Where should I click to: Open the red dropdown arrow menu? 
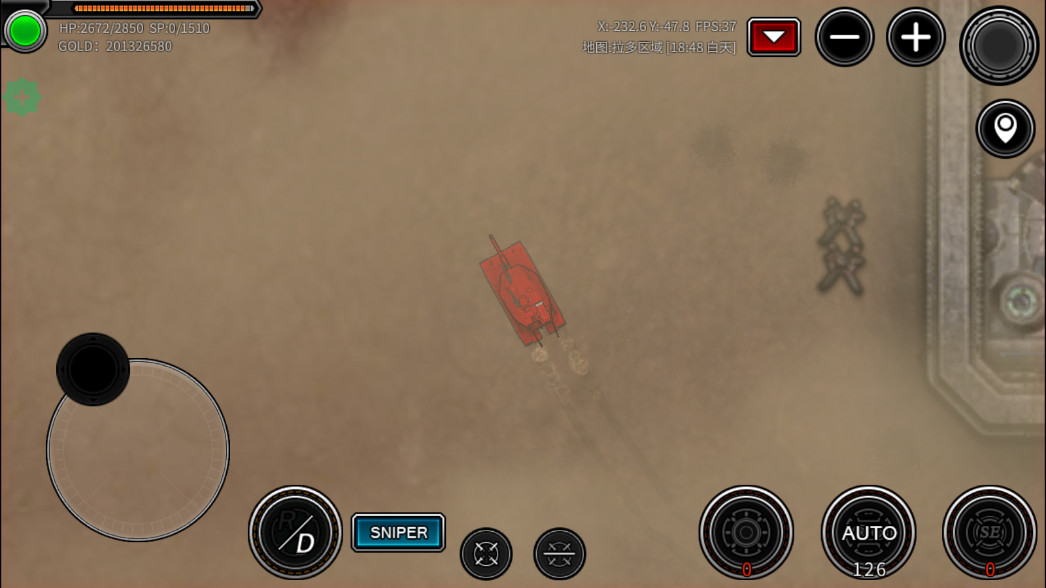point(774,38)
